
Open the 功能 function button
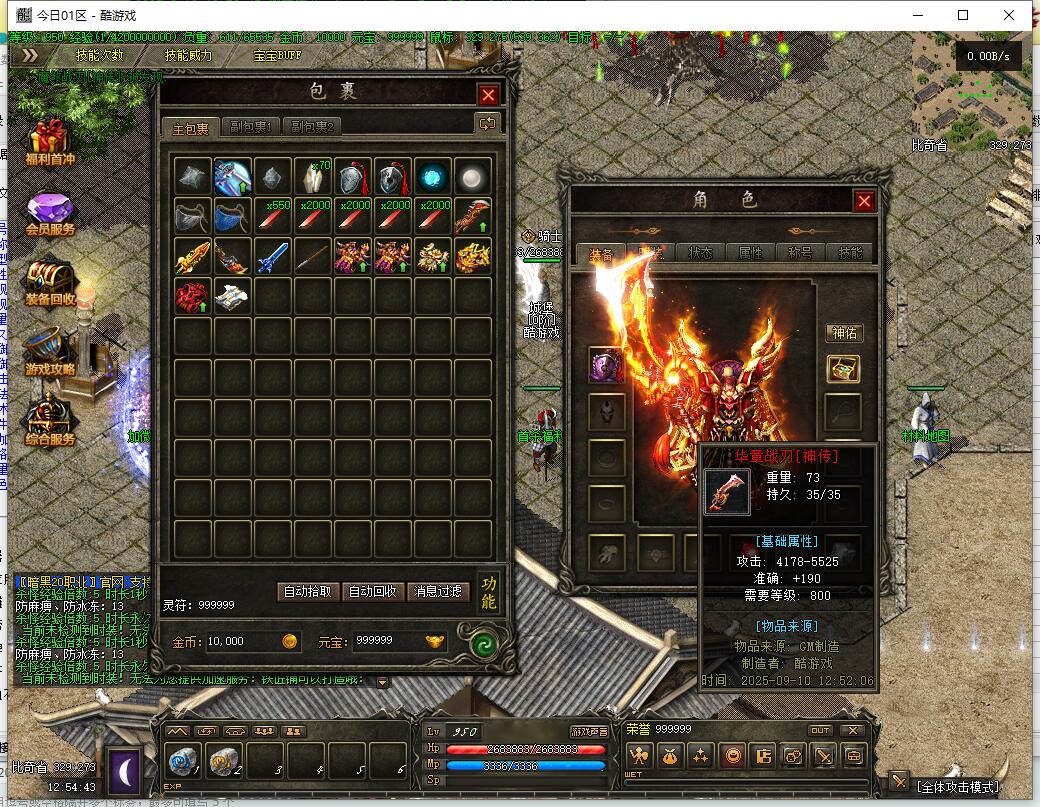coord(489,591)
